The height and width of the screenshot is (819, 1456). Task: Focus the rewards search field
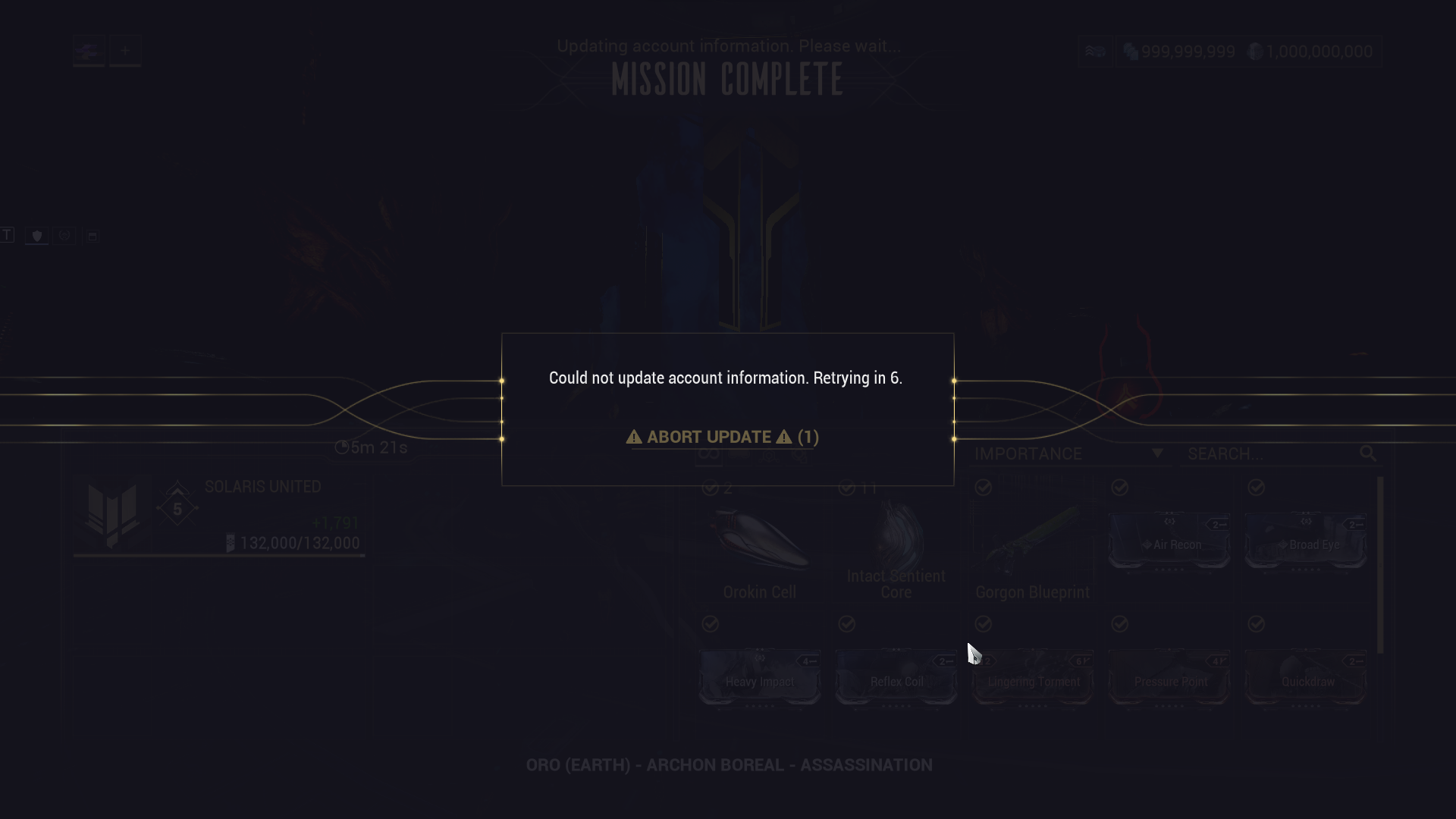tap(1272, 453)
